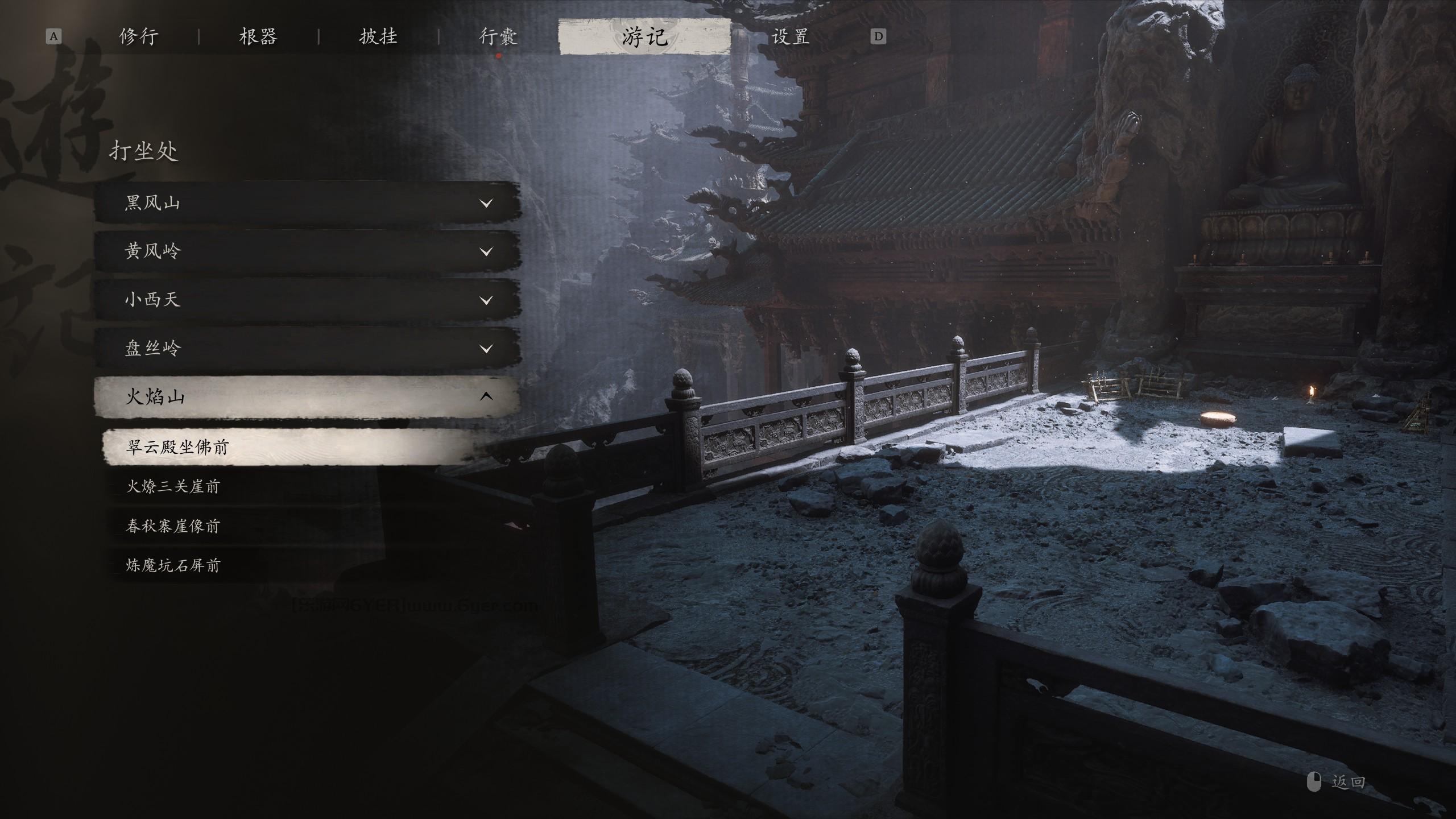Open the 根器 tab
The width and height of the screenshot is (1456, 819).
tap(258, 37)
